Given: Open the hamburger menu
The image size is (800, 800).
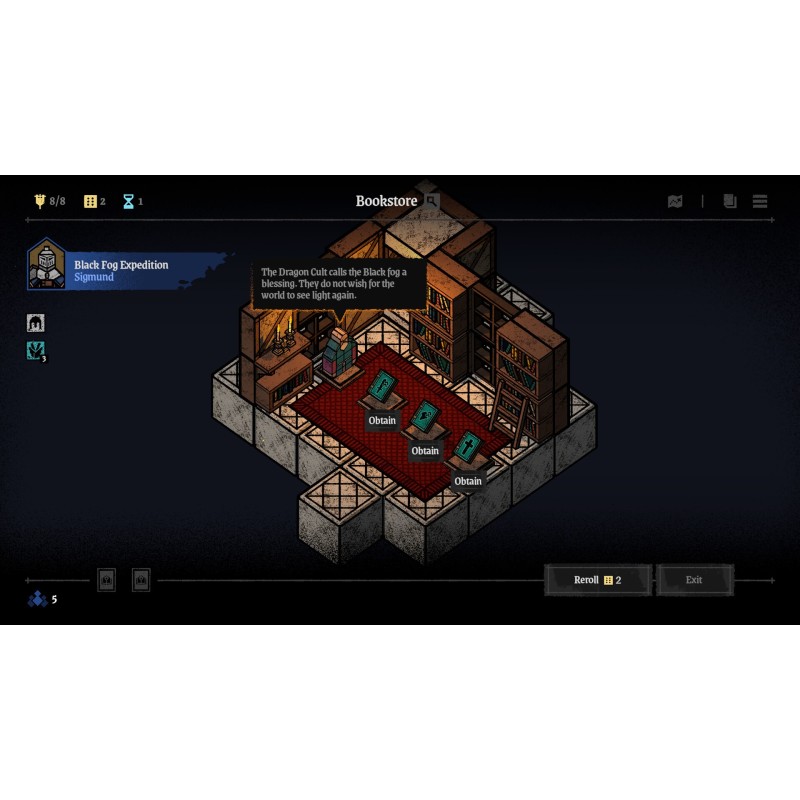Looking at the screenshot, I should click(x=760, y=201).
